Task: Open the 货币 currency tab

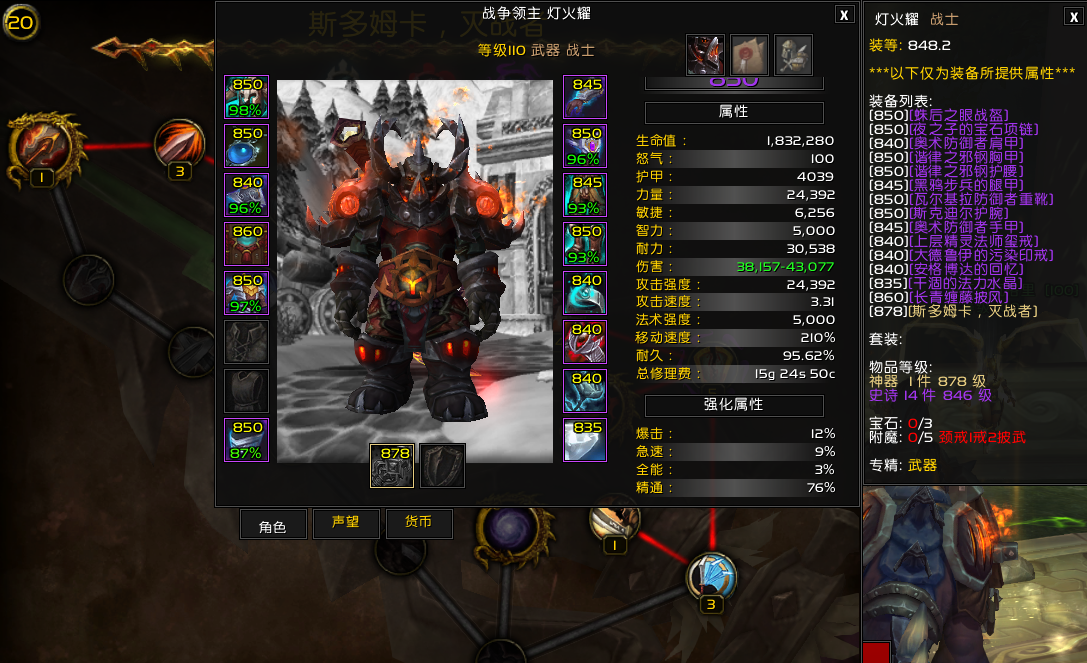Action: (419, 524)
